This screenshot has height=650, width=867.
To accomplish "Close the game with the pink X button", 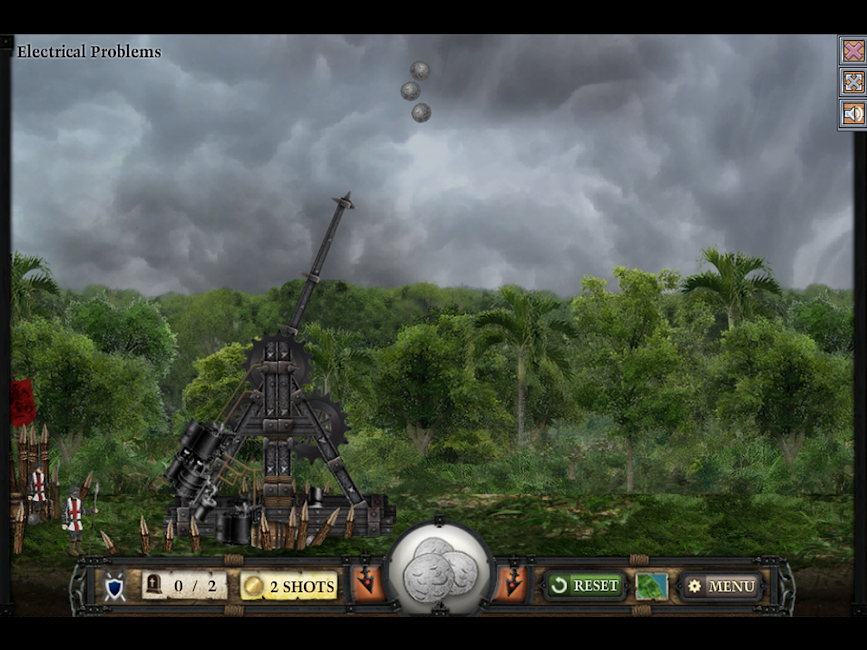I will pos(853,50).
